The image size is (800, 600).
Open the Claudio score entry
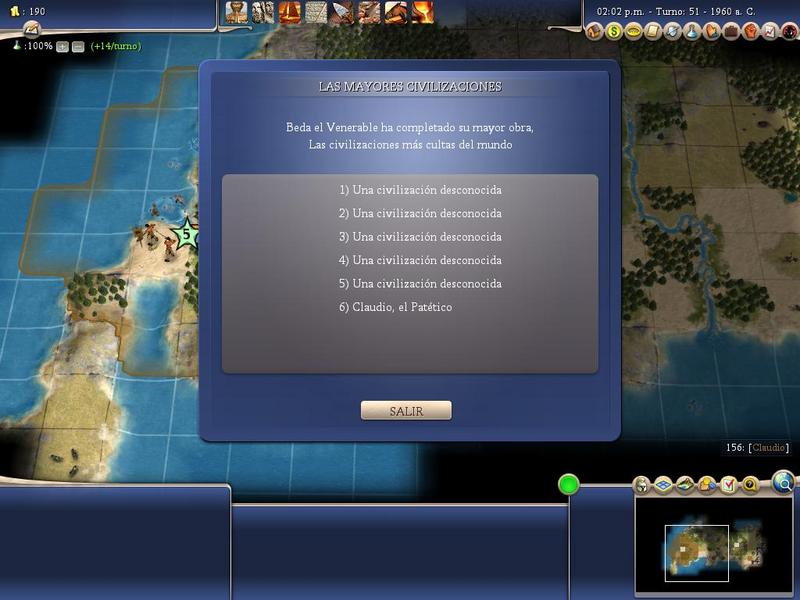point(769,448)
